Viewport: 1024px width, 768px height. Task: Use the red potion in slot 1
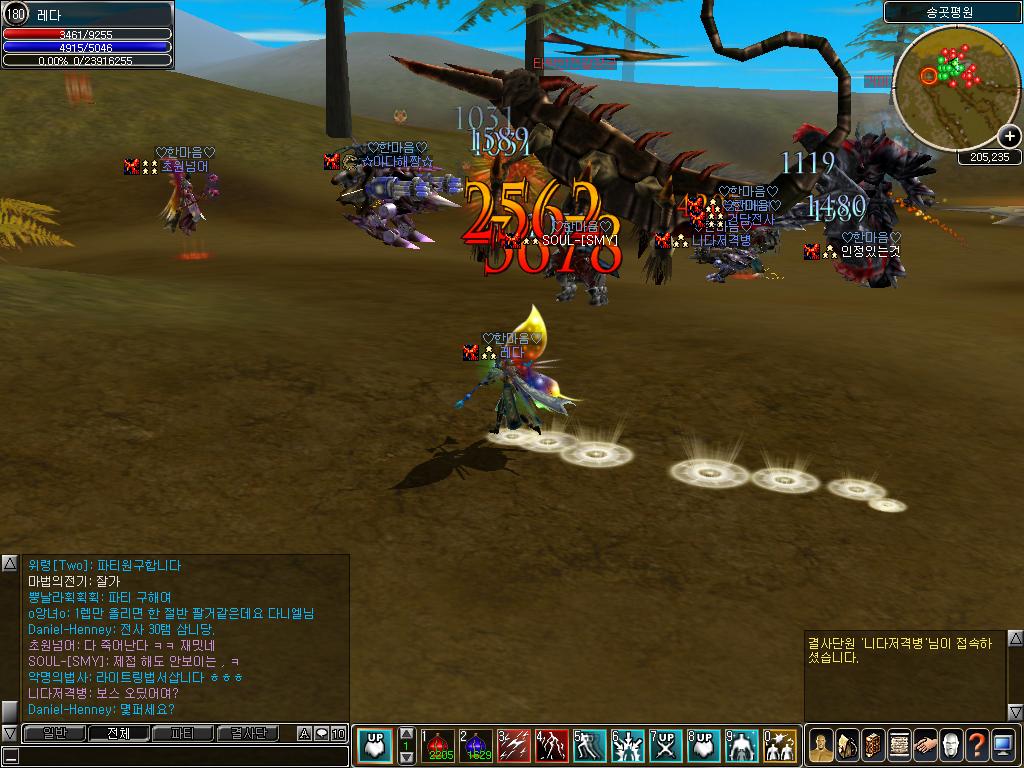(436, 746)
